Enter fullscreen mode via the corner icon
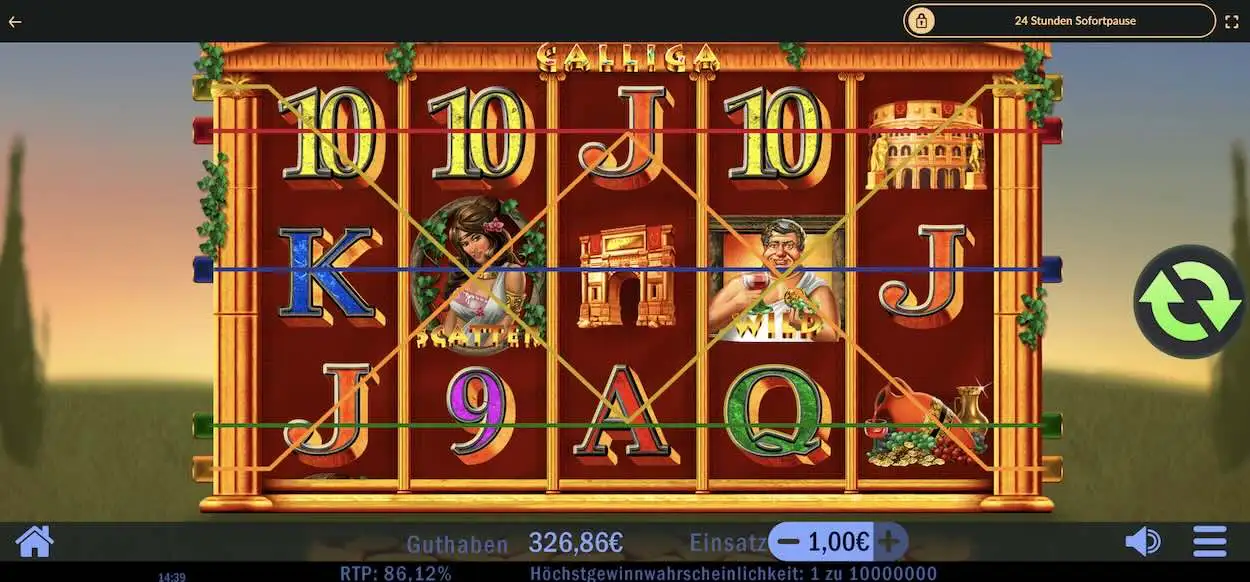 click(x=1231, y=21)
